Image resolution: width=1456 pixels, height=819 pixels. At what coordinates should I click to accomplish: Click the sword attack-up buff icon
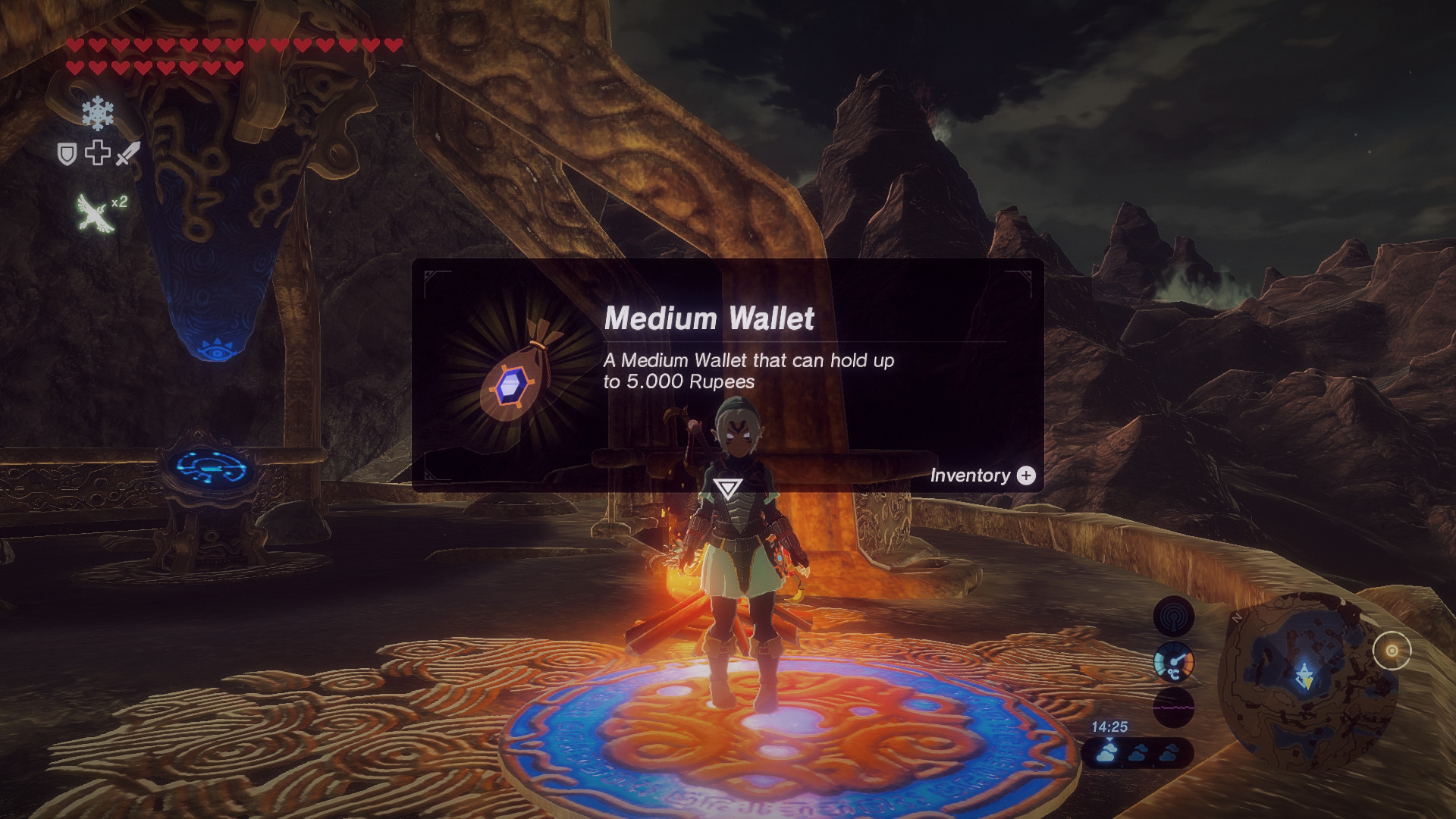click(x=127, y=152)
